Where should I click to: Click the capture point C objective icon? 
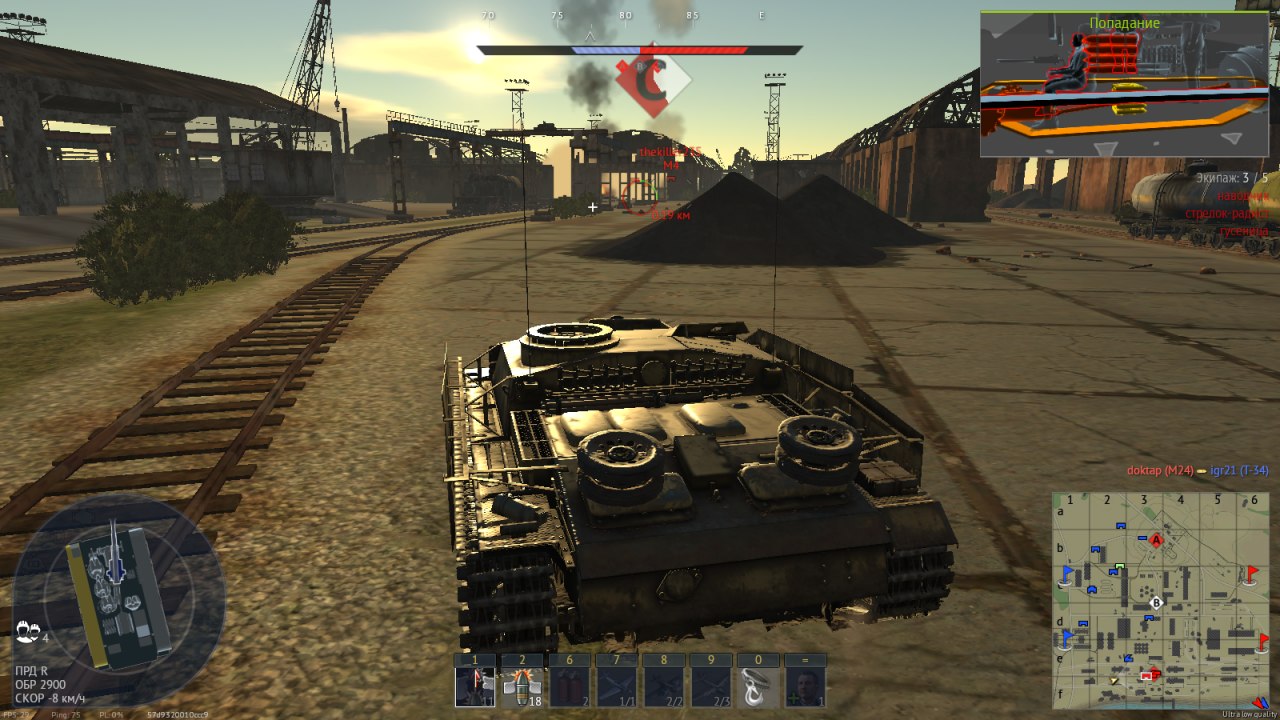pyautogui.click(x=653, y=81)
